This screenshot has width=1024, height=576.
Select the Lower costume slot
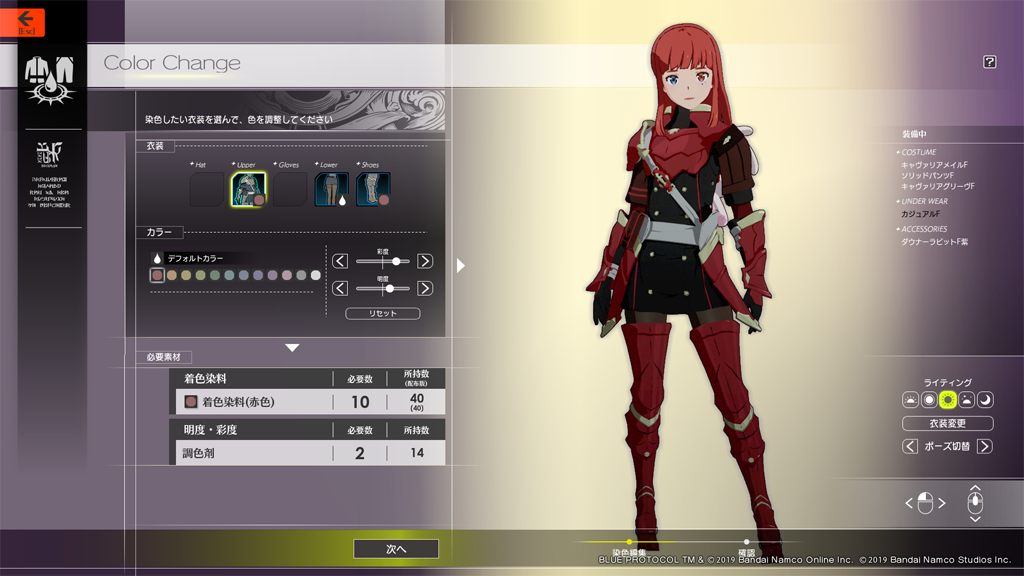click(x=331, y=189)
